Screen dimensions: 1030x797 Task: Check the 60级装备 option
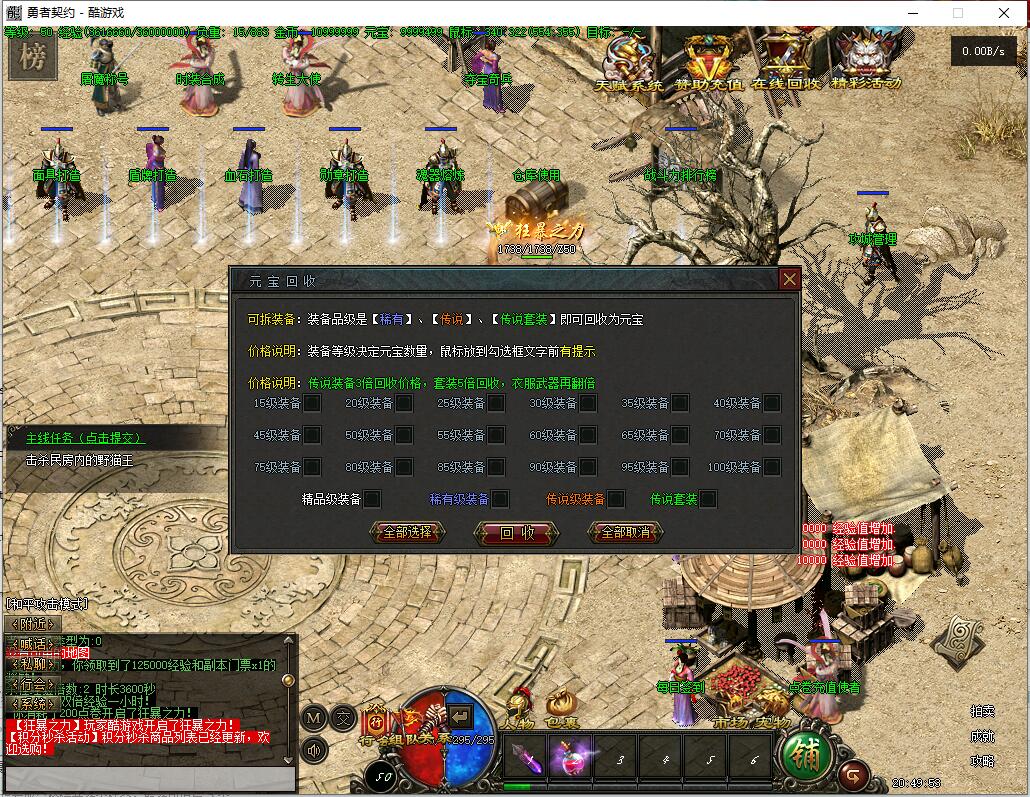pos(588,435)
